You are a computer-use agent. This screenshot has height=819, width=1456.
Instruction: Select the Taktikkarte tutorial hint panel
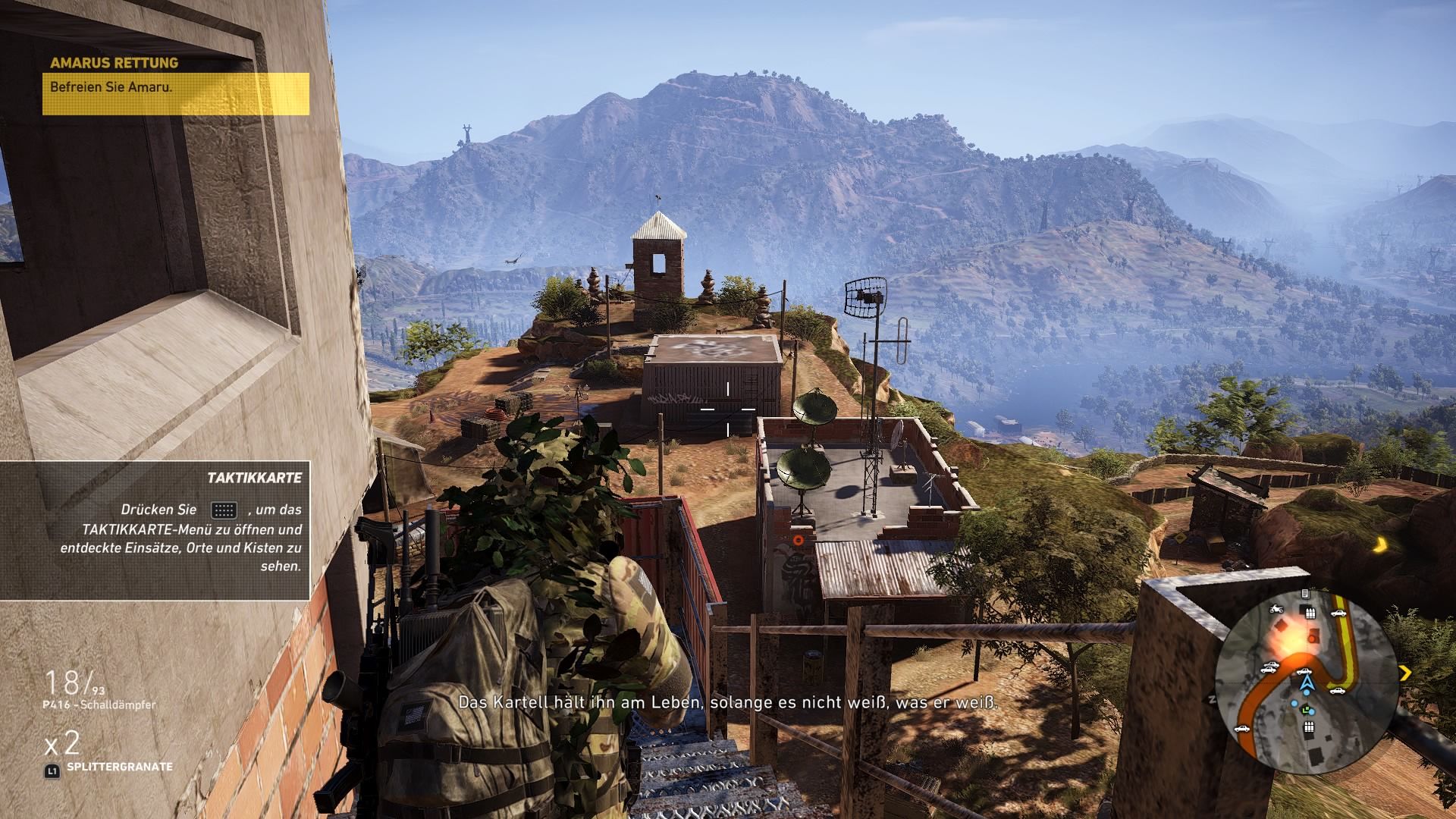click(155, 530)
